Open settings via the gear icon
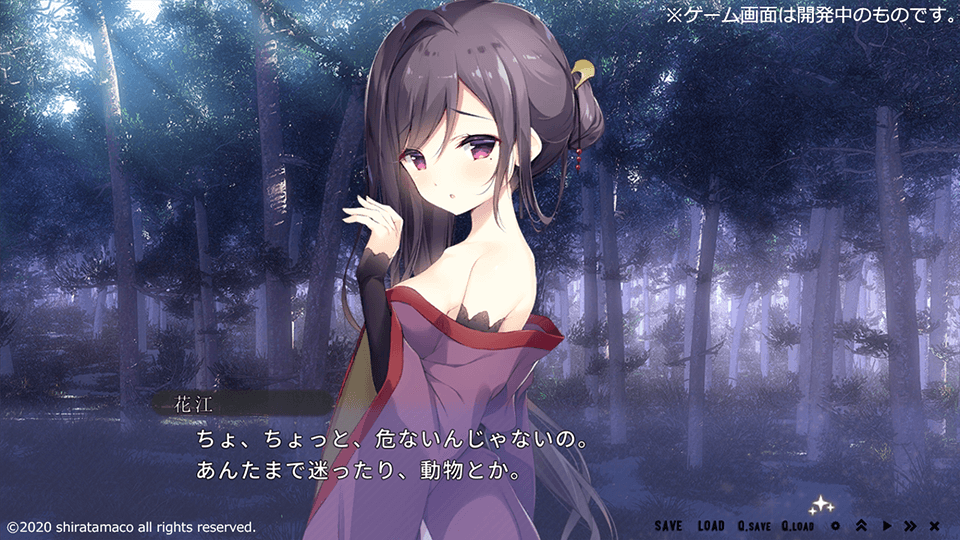960x540 pixels. [x=835, y=526]
